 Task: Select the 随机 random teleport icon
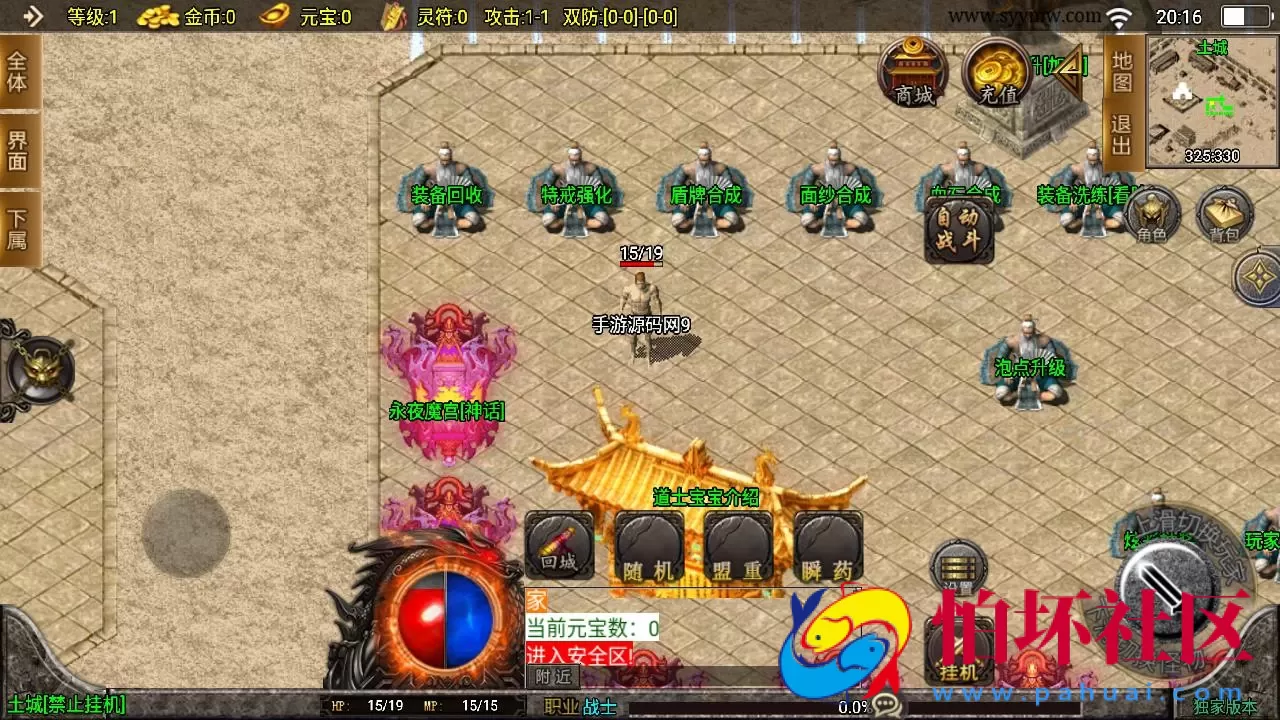click(648, 545)
